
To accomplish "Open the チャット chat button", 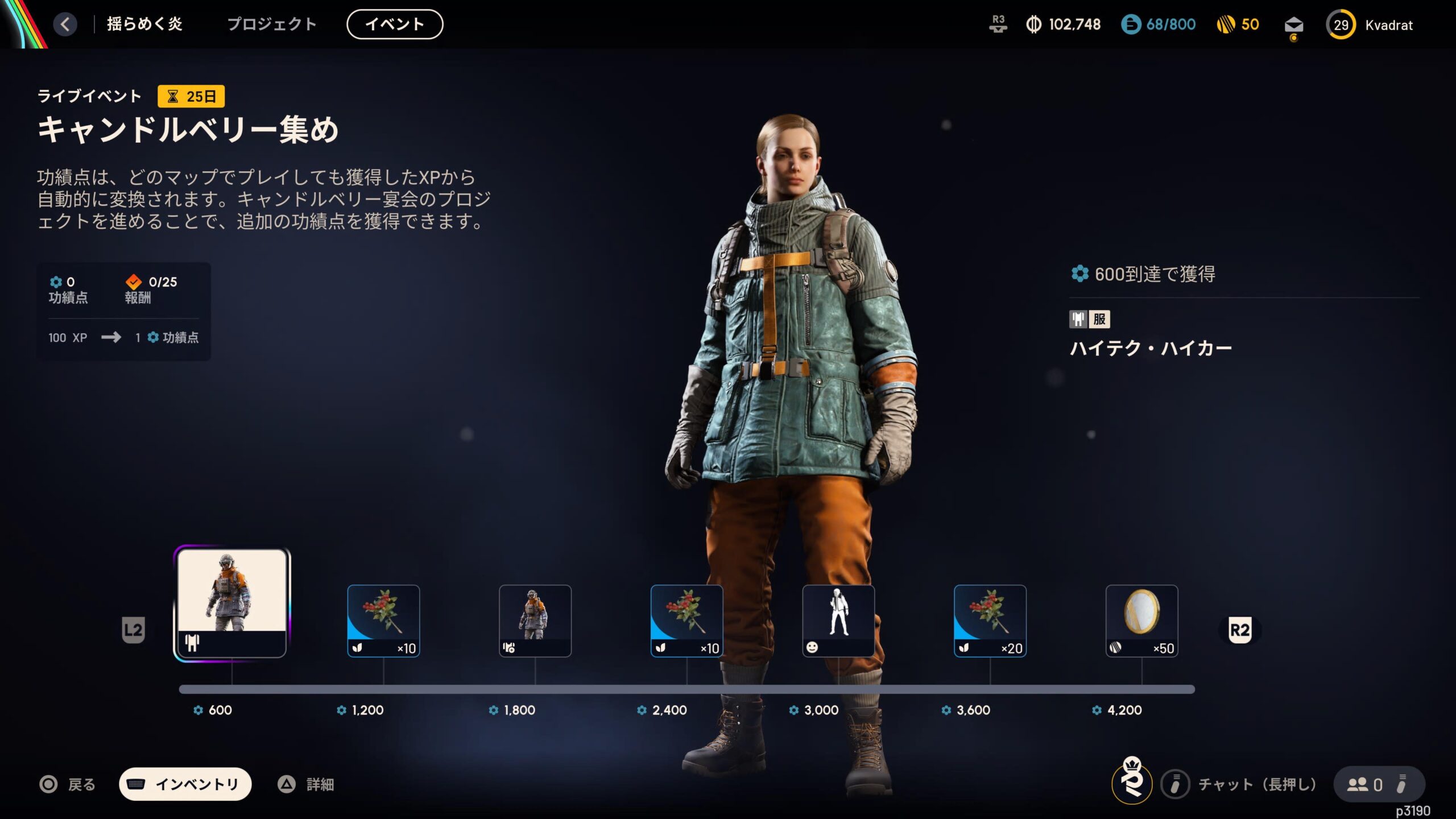I will point(1240,784).
